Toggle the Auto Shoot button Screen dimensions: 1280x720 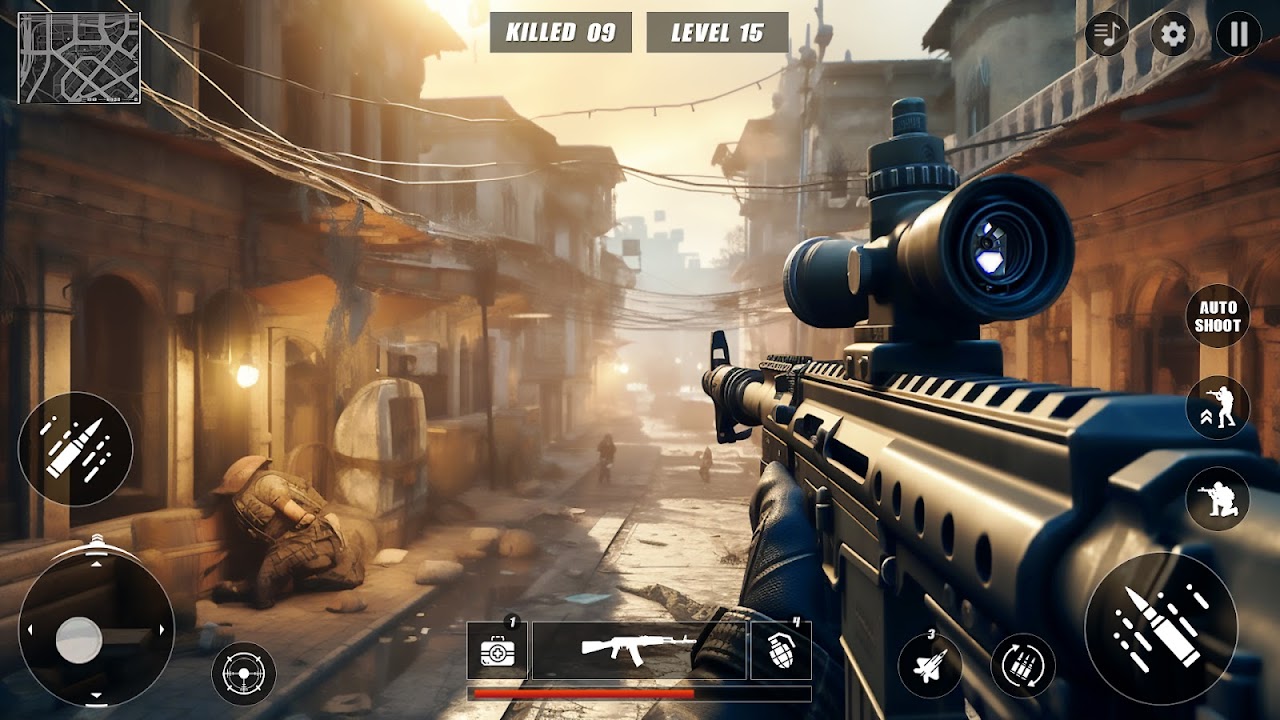pyautogui.click(x=1217, y=316)
